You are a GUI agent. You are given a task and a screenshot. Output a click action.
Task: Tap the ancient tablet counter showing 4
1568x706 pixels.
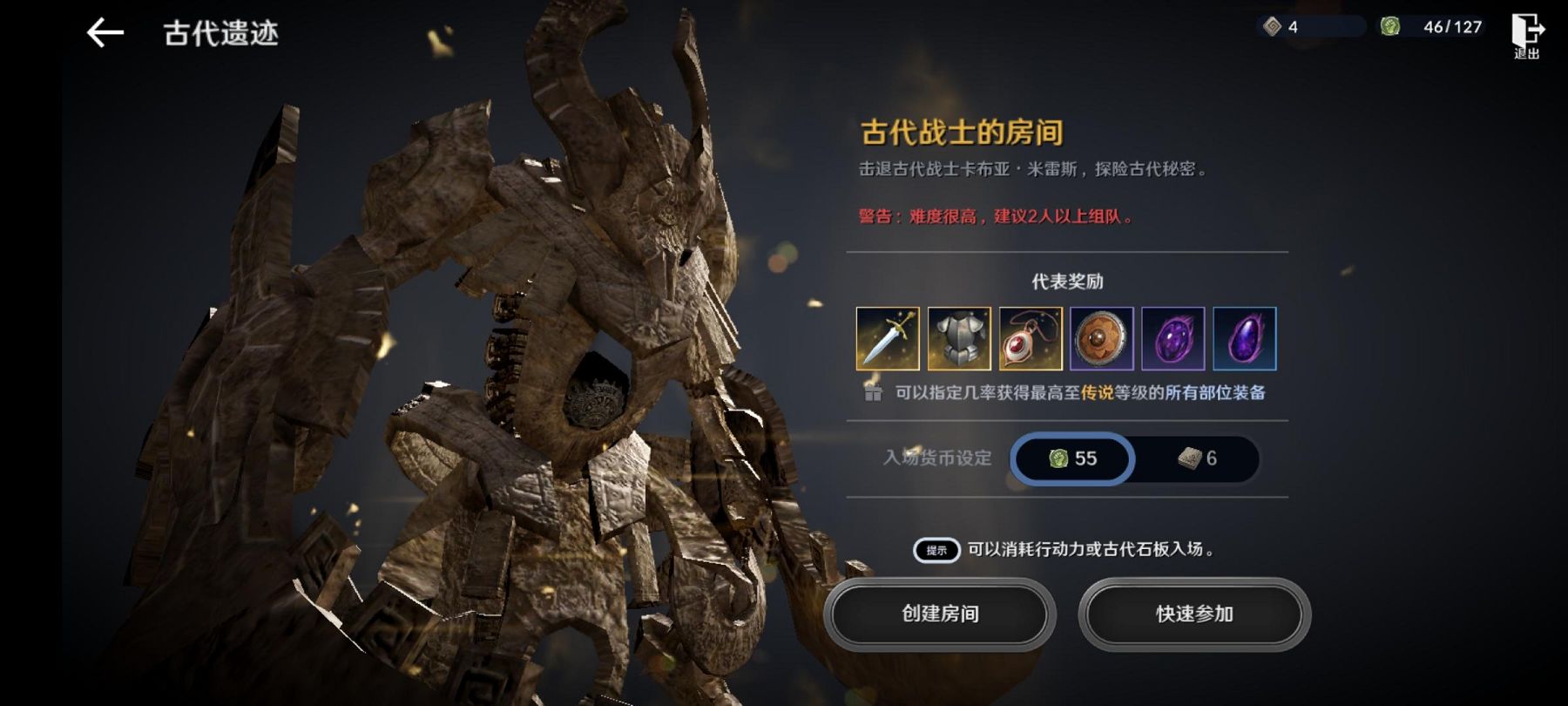1310,27
